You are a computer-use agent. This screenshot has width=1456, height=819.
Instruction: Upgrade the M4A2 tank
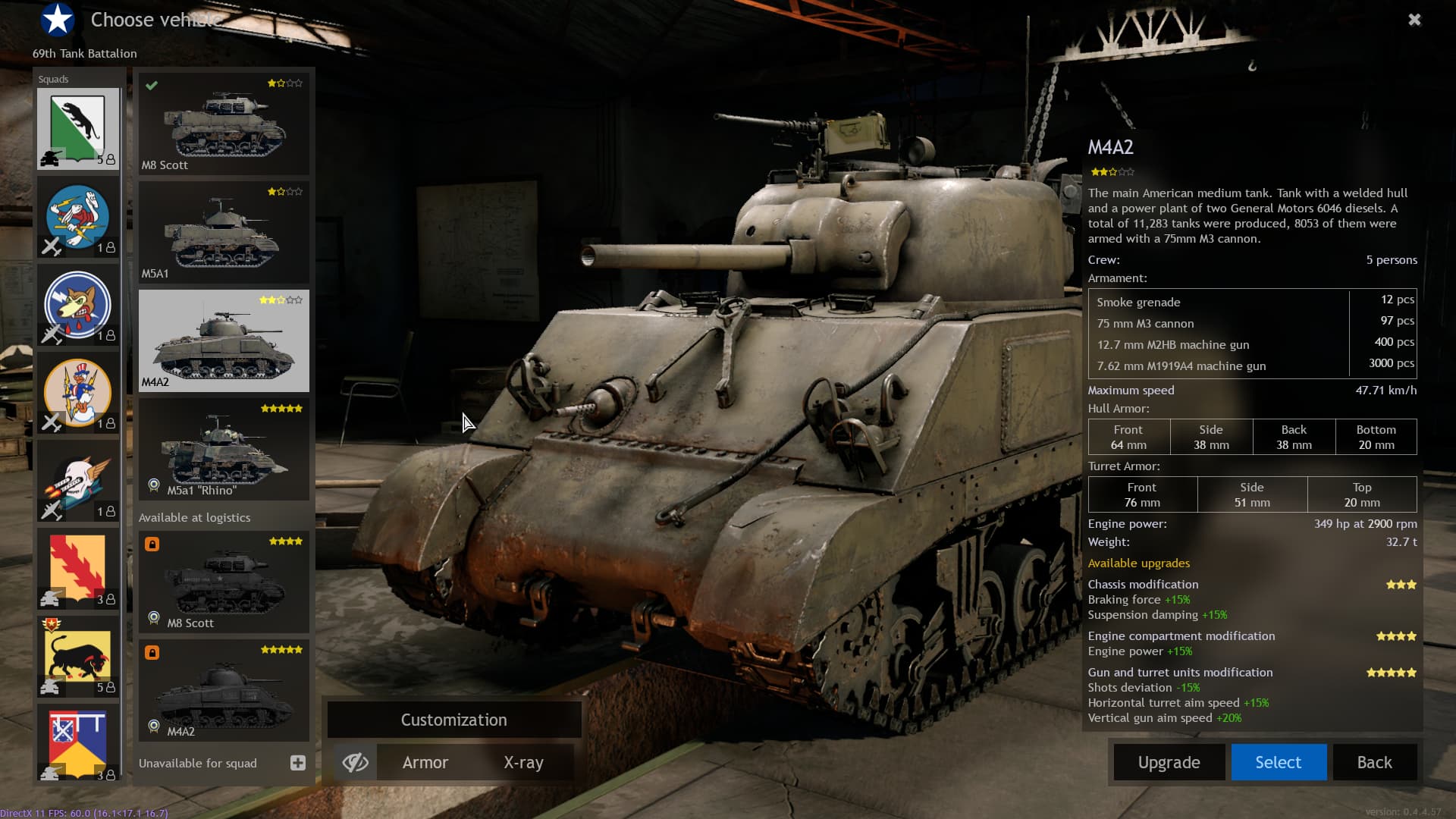pos(1169,762)
